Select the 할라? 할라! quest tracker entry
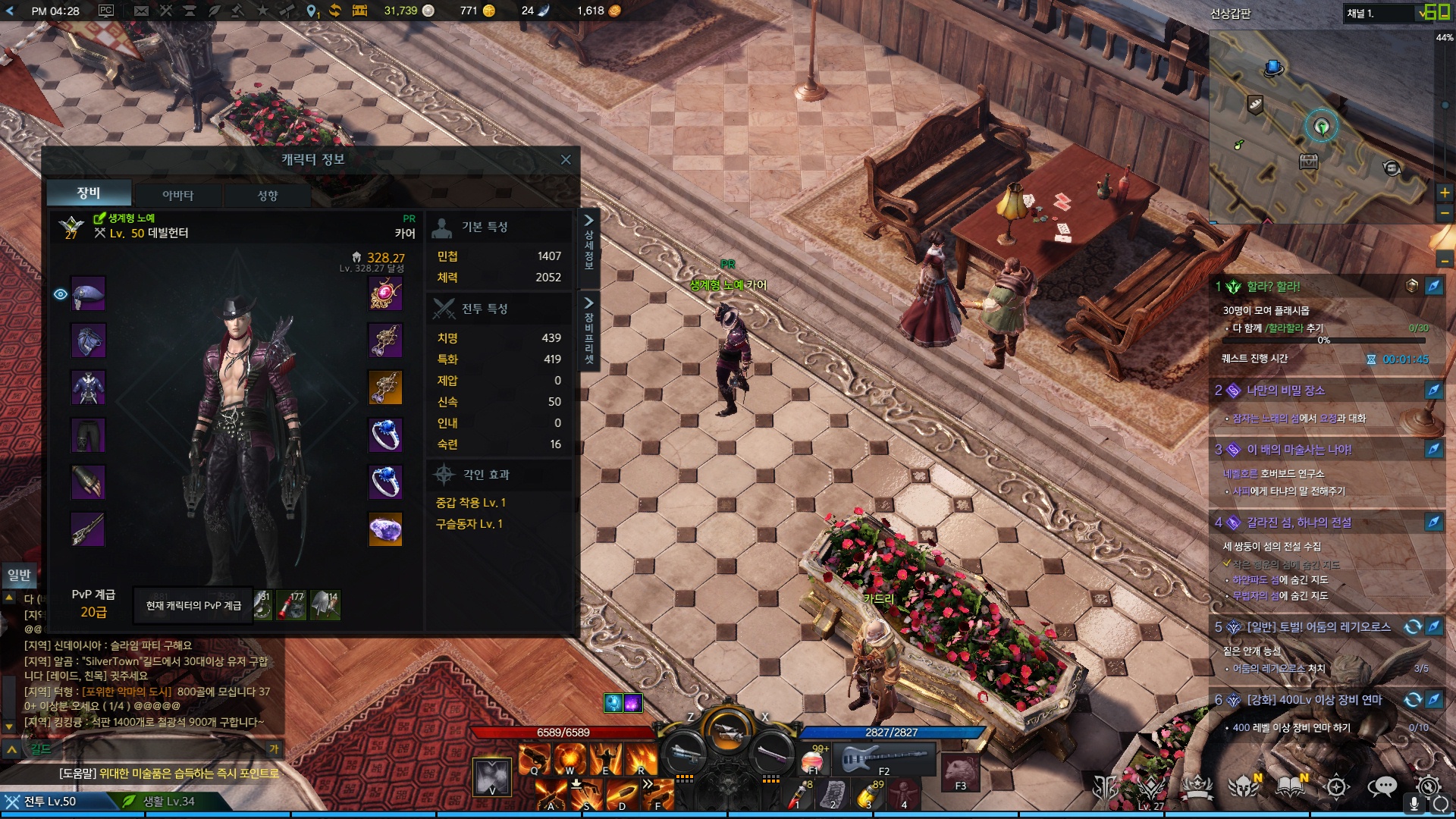The height and width of the screenshot is (819, 1456). (x=1273, y=287)
